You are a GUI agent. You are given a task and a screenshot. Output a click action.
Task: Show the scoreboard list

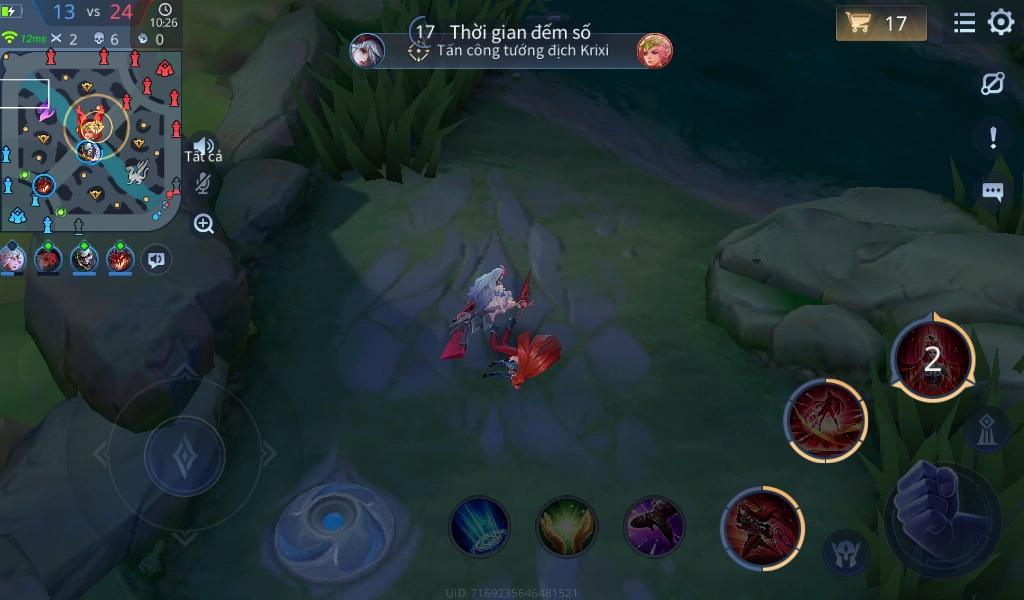click(964, 23)
